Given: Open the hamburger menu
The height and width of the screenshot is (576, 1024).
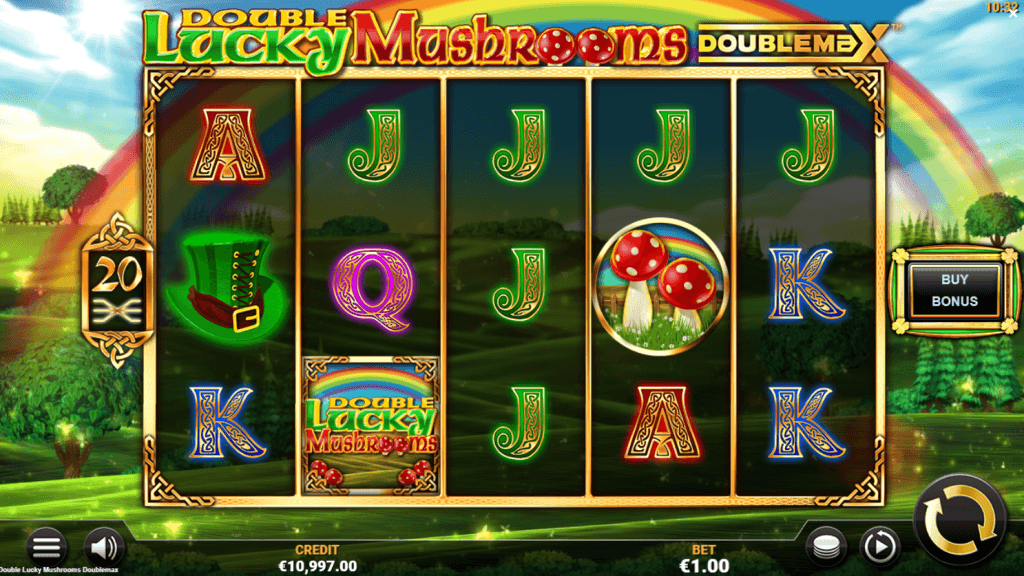Looking at the screenshot, I should 46,546.
